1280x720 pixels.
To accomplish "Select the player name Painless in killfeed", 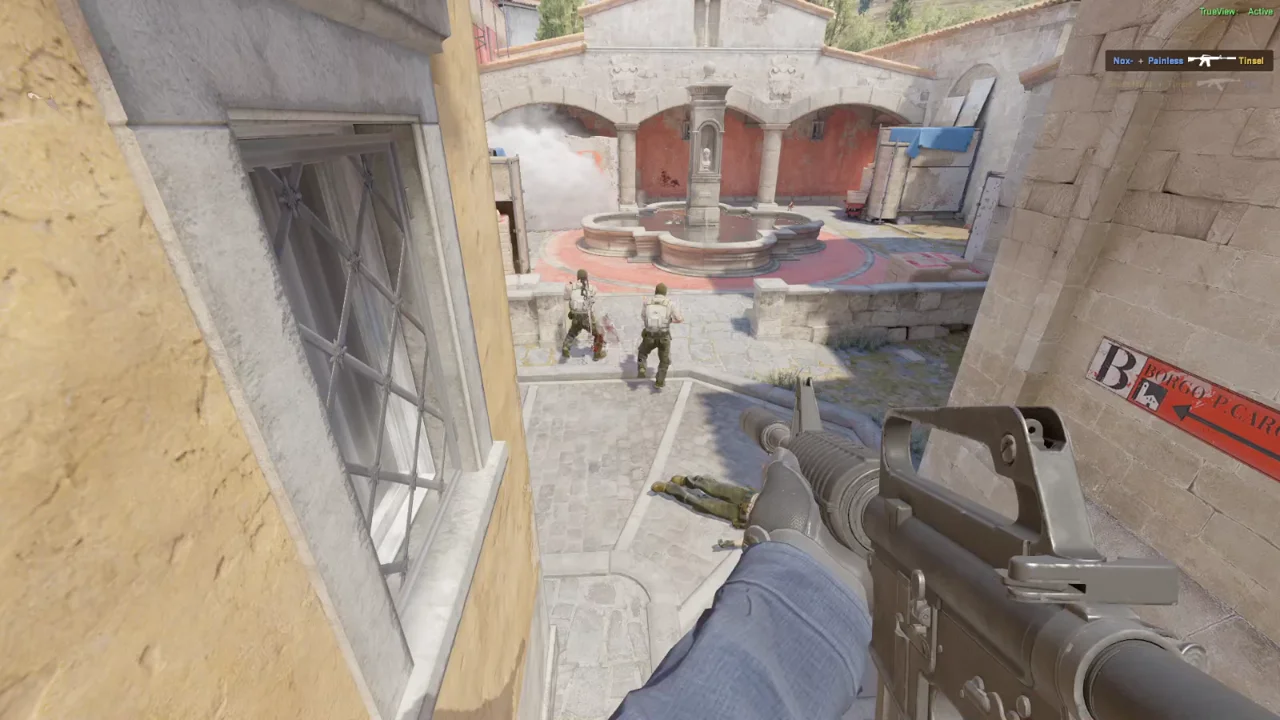I will (x=1165, y=60).
